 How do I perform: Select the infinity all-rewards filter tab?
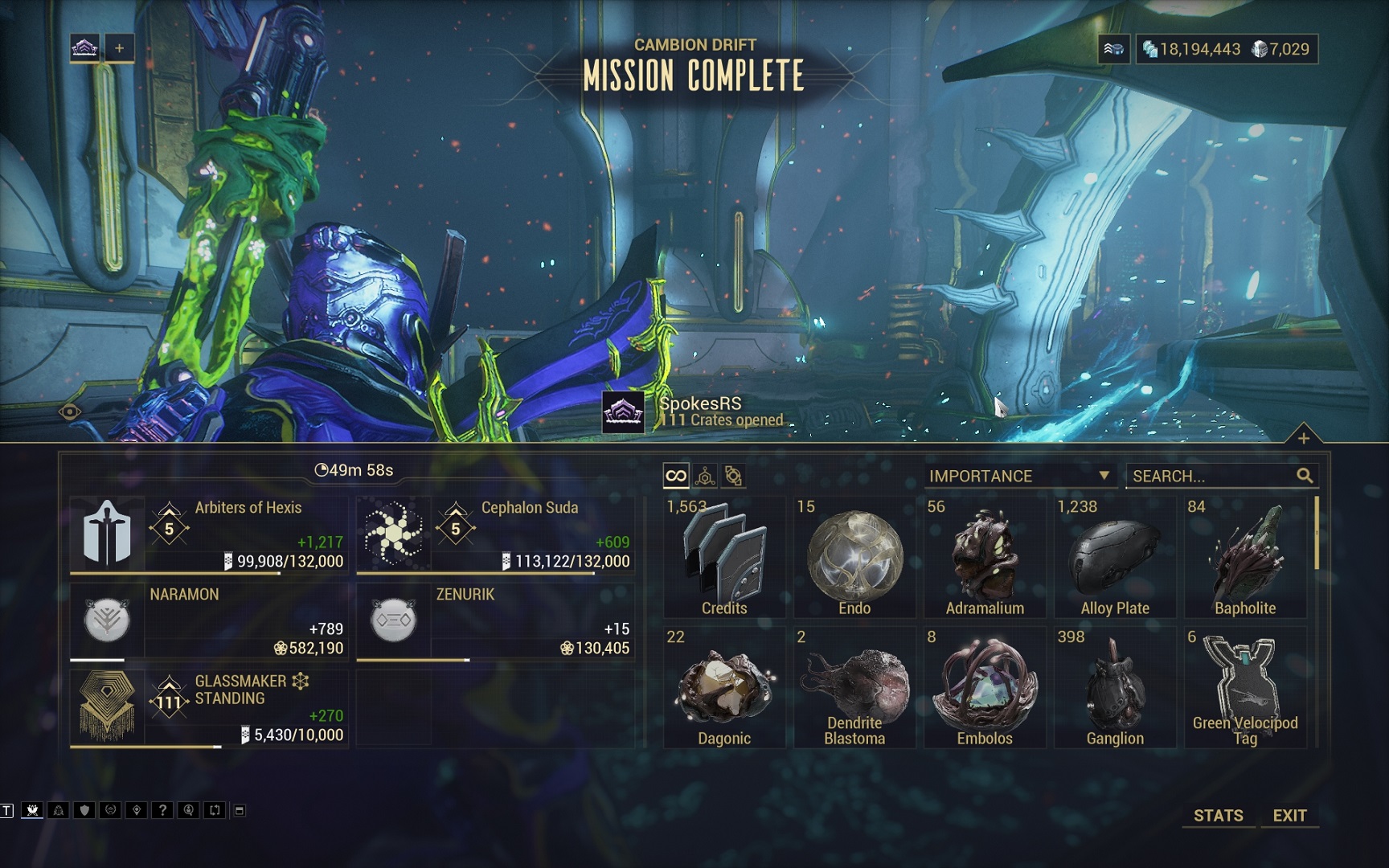(676, 476)
